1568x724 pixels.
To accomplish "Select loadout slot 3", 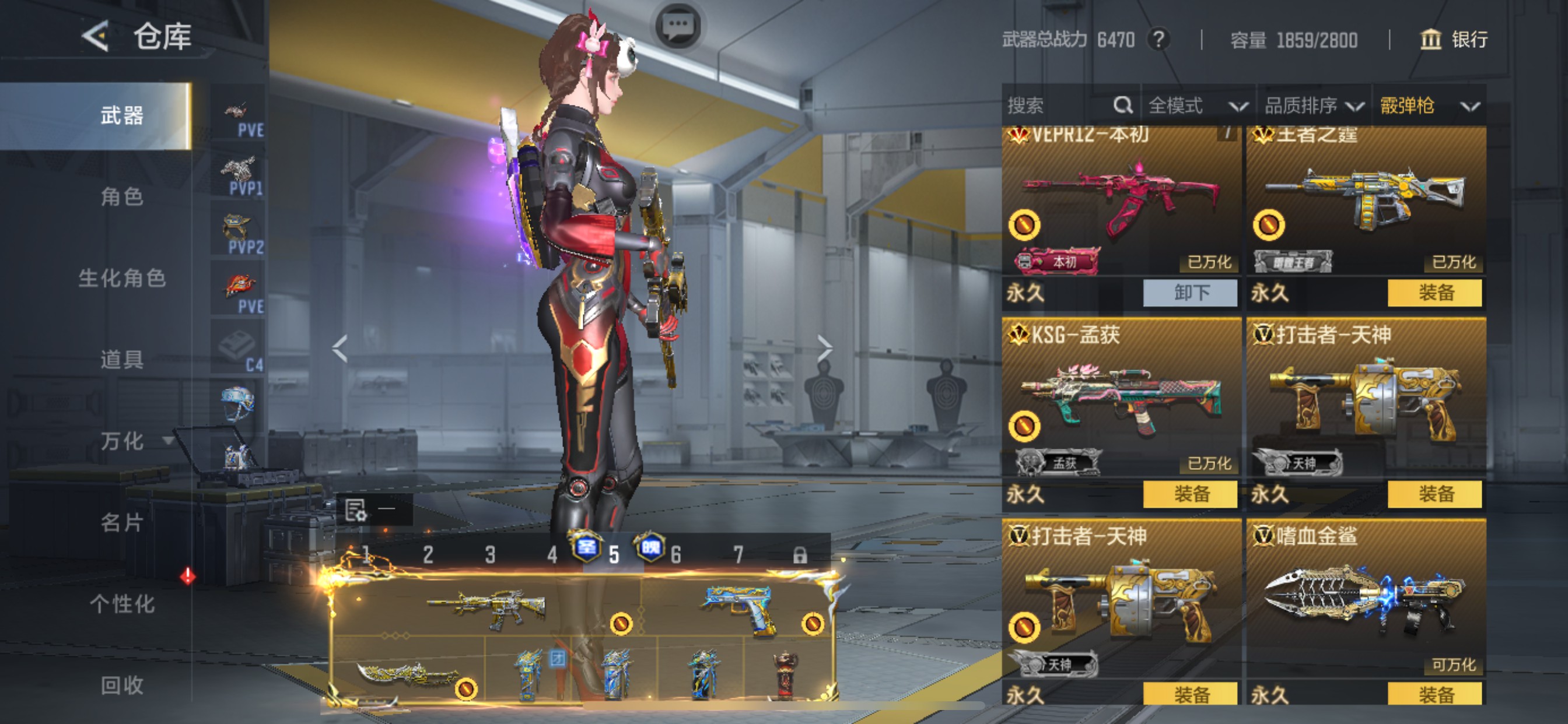I will pyautogui.click(x=490, y=554).
